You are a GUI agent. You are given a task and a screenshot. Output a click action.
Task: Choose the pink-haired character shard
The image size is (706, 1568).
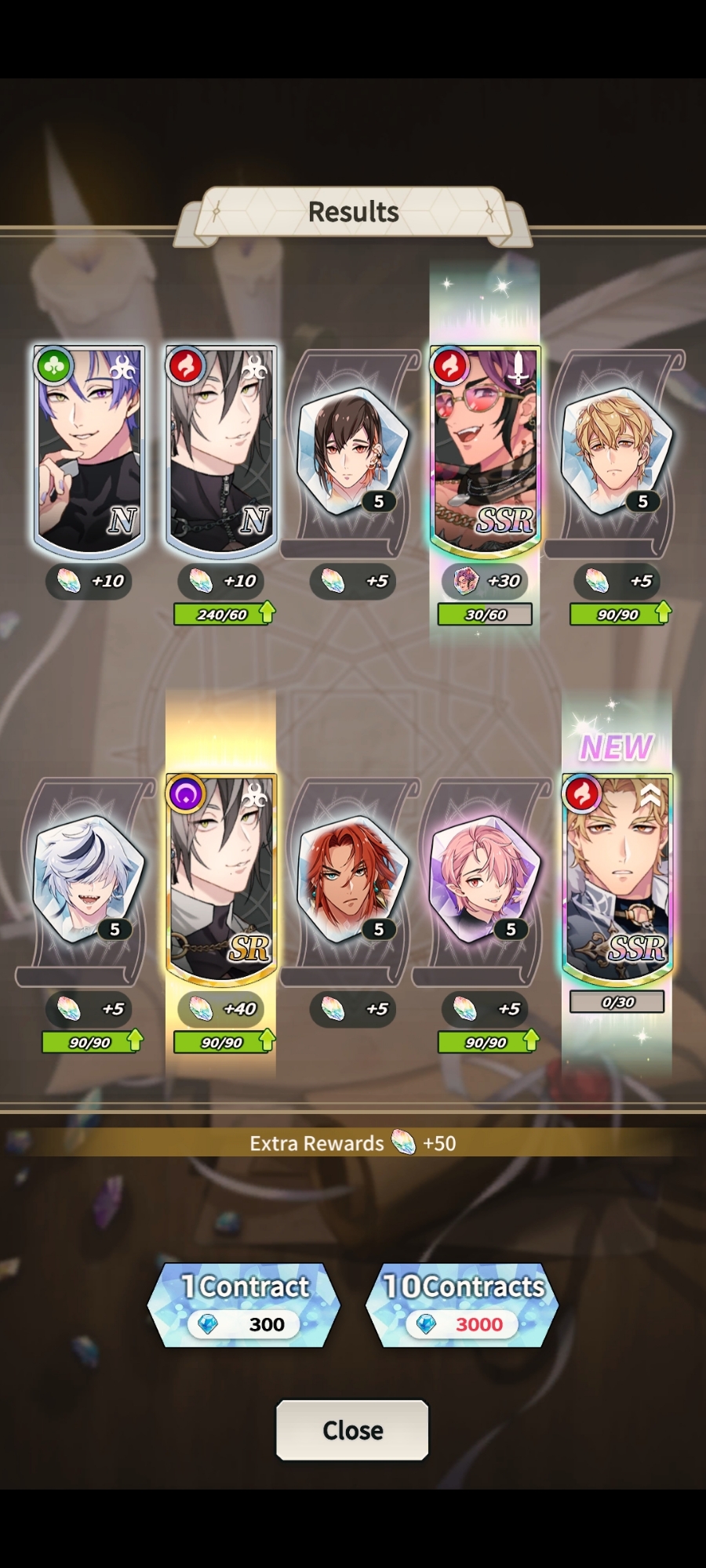[484, 878]
